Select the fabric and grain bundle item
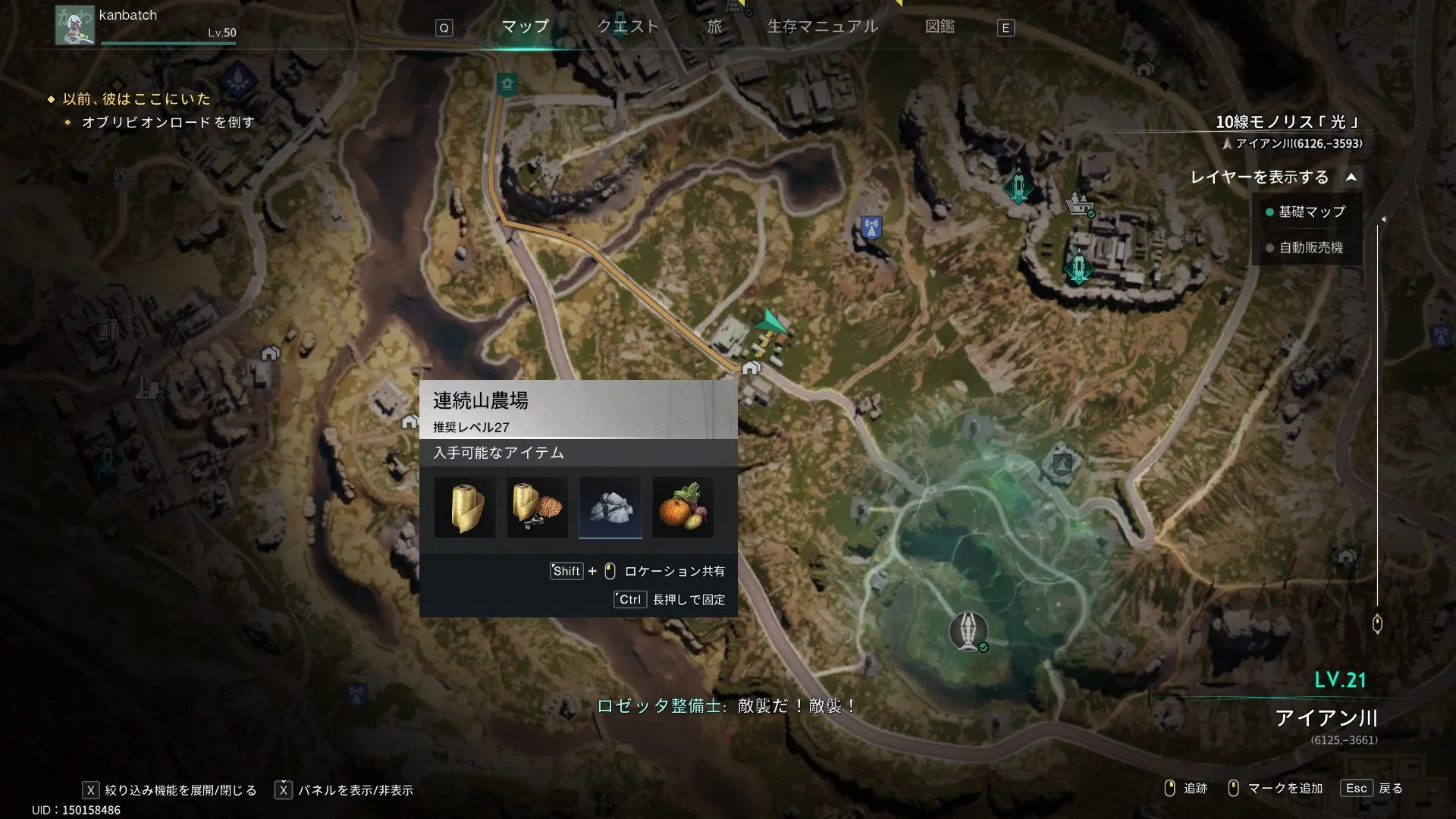 [x=538, y=507]
